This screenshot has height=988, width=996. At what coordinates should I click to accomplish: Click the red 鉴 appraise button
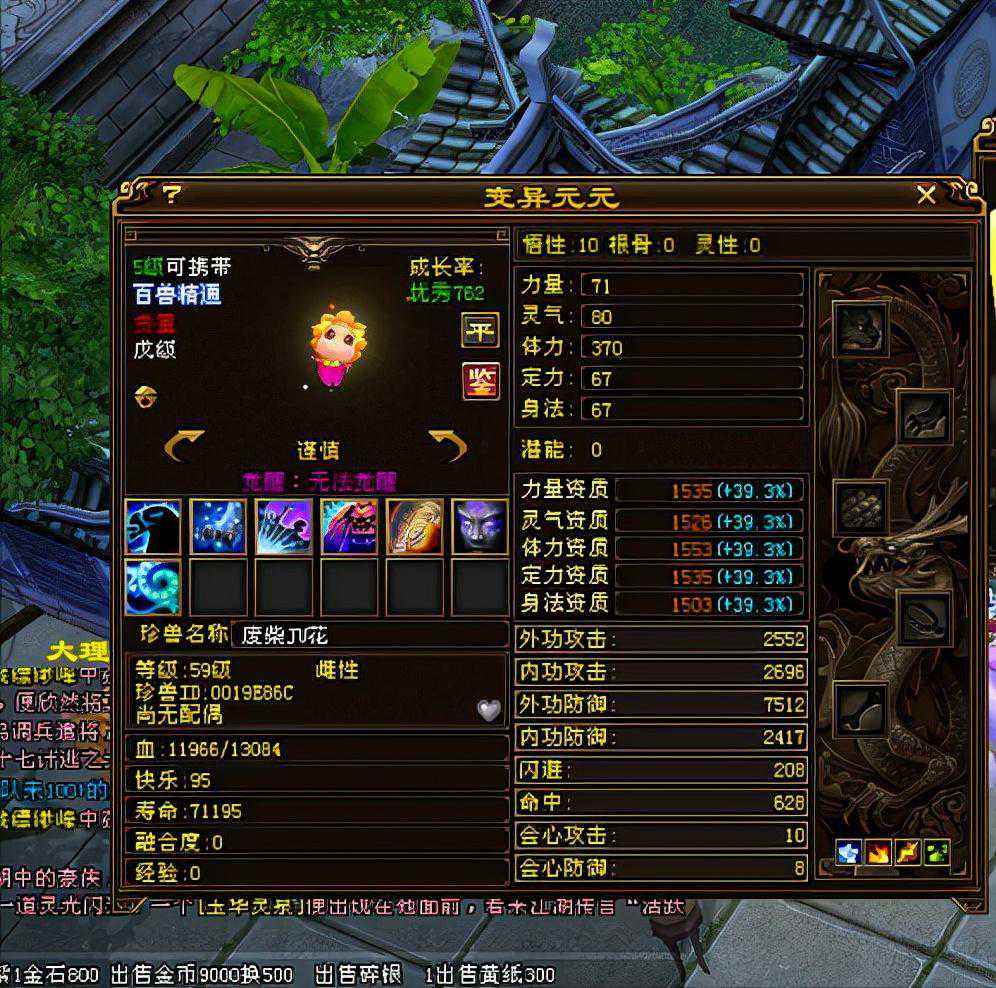point(480,381)
